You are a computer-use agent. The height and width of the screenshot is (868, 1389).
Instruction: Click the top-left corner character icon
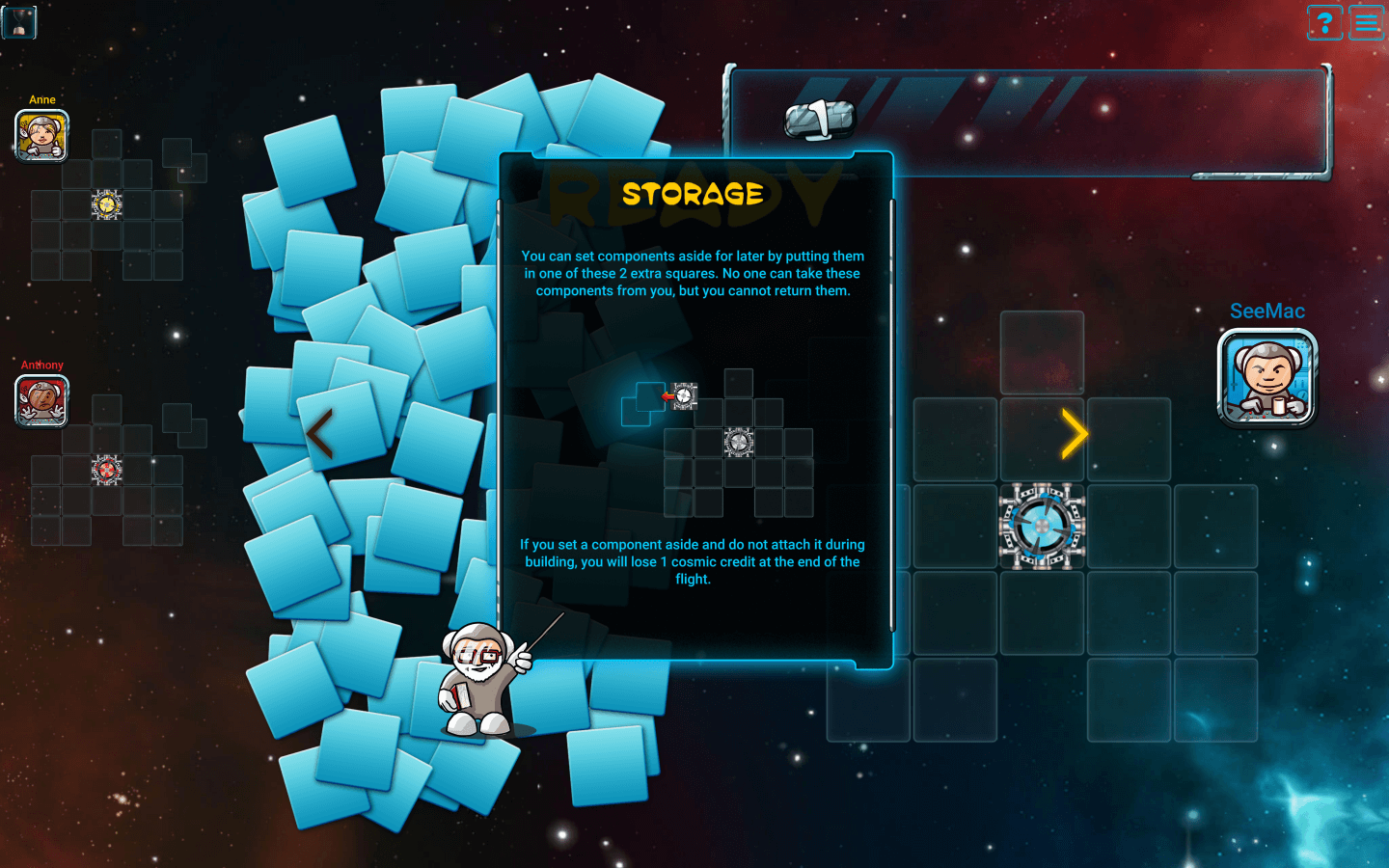pyautogui.click(x=19, y=21)
